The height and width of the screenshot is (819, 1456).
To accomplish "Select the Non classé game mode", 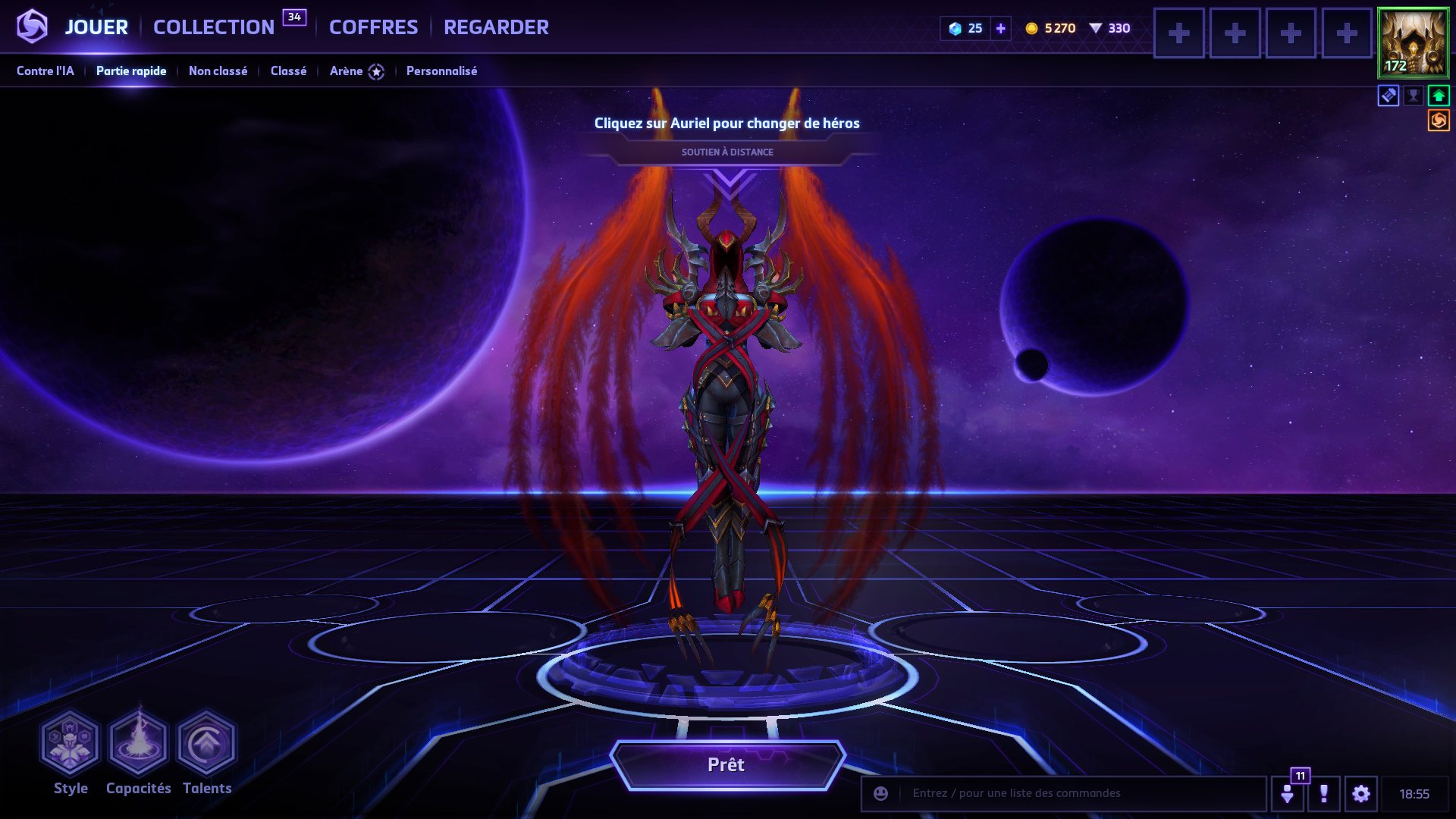I will point(218,71).
